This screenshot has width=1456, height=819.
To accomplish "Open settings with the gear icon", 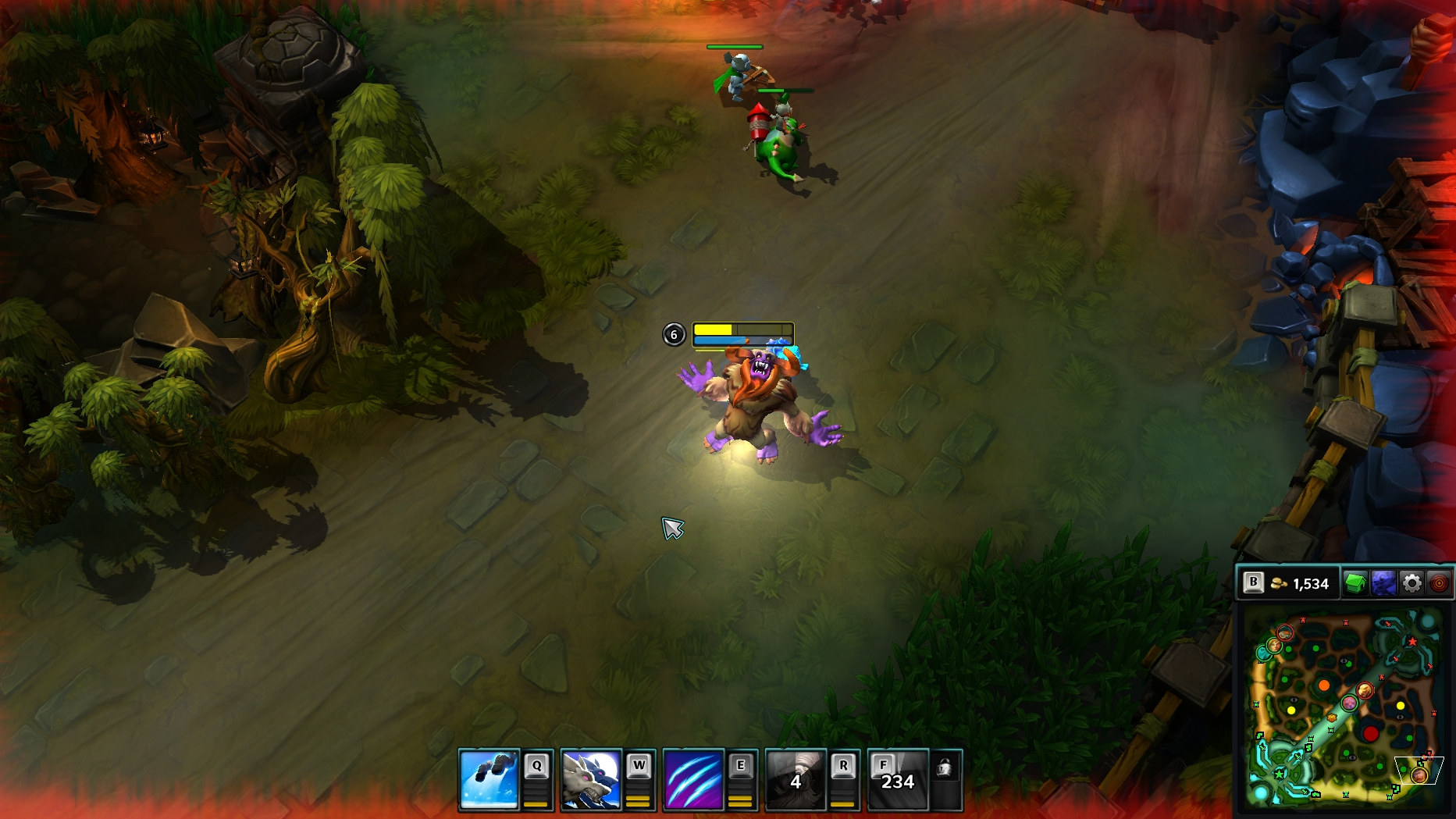I will click(1412, 583).
